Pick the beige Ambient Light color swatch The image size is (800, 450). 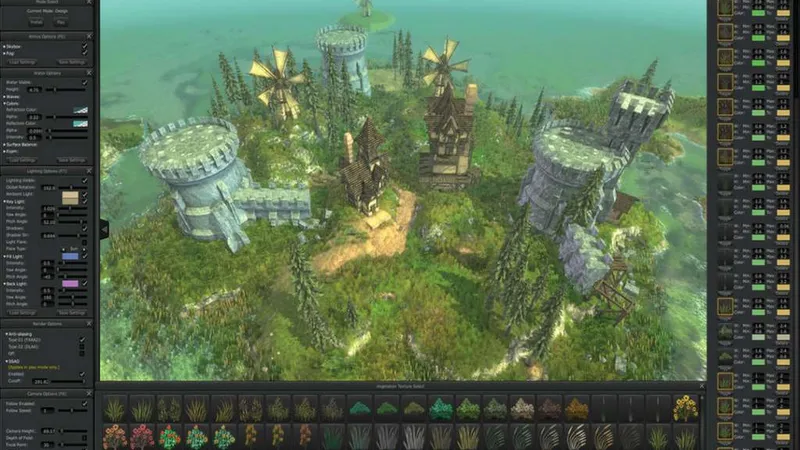coord(71,198)
